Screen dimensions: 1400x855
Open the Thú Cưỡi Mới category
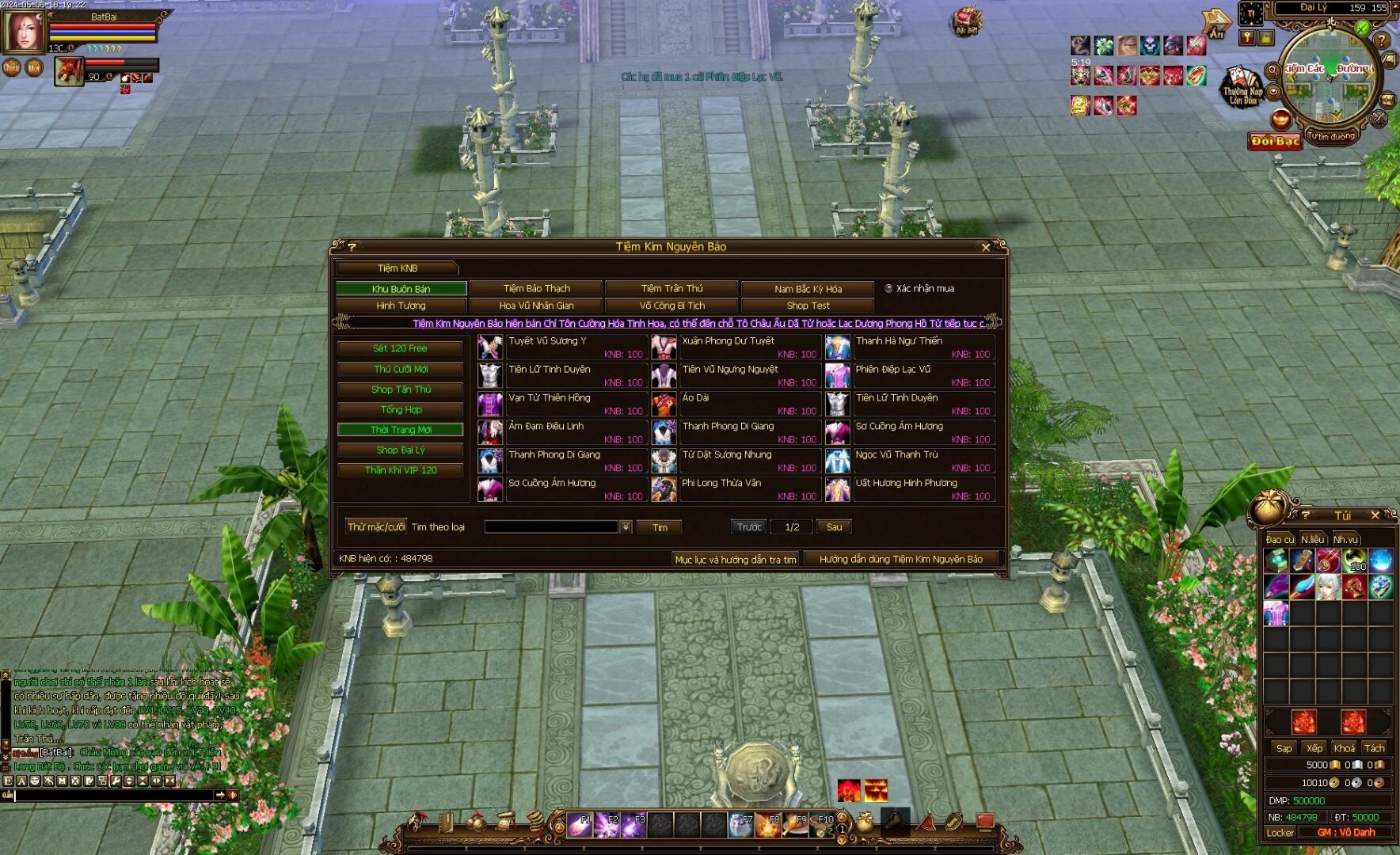coord(400,369)
